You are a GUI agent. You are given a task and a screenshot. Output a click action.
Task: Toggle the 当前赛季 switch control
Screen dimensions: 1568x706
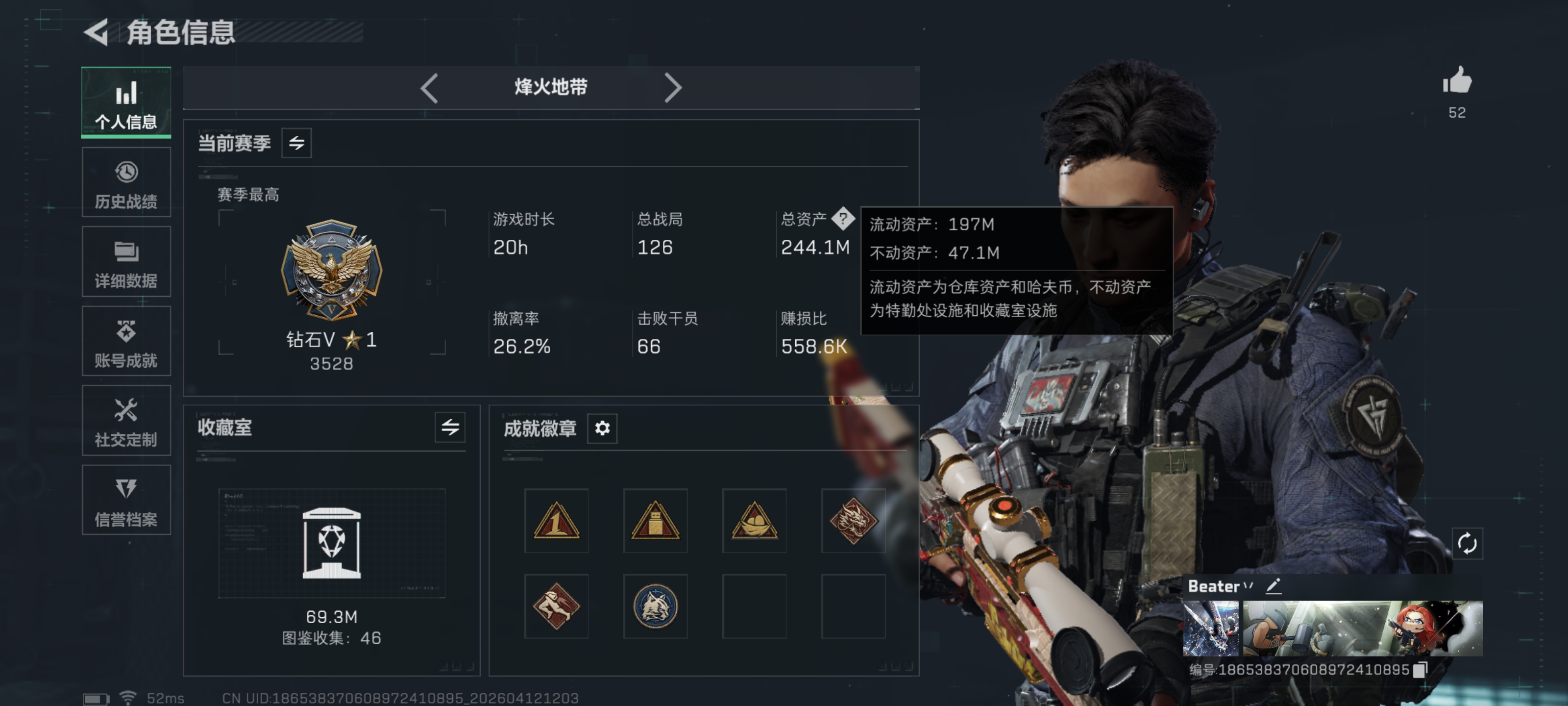297,143
